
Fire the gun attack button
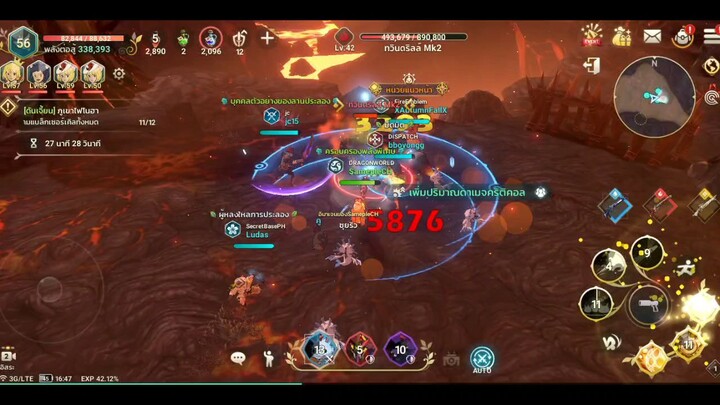[647, 304]
